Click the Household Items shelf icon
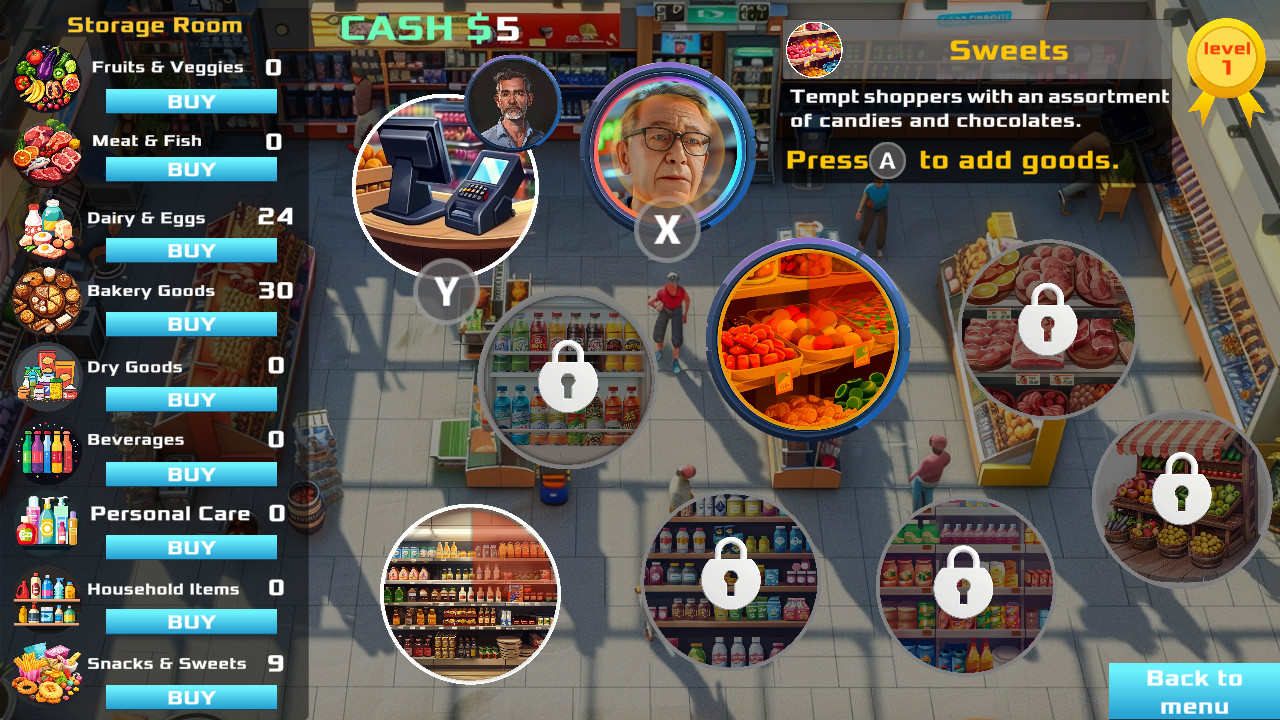The width and height of the screenshot is (1280, 720). pos(46,598)
